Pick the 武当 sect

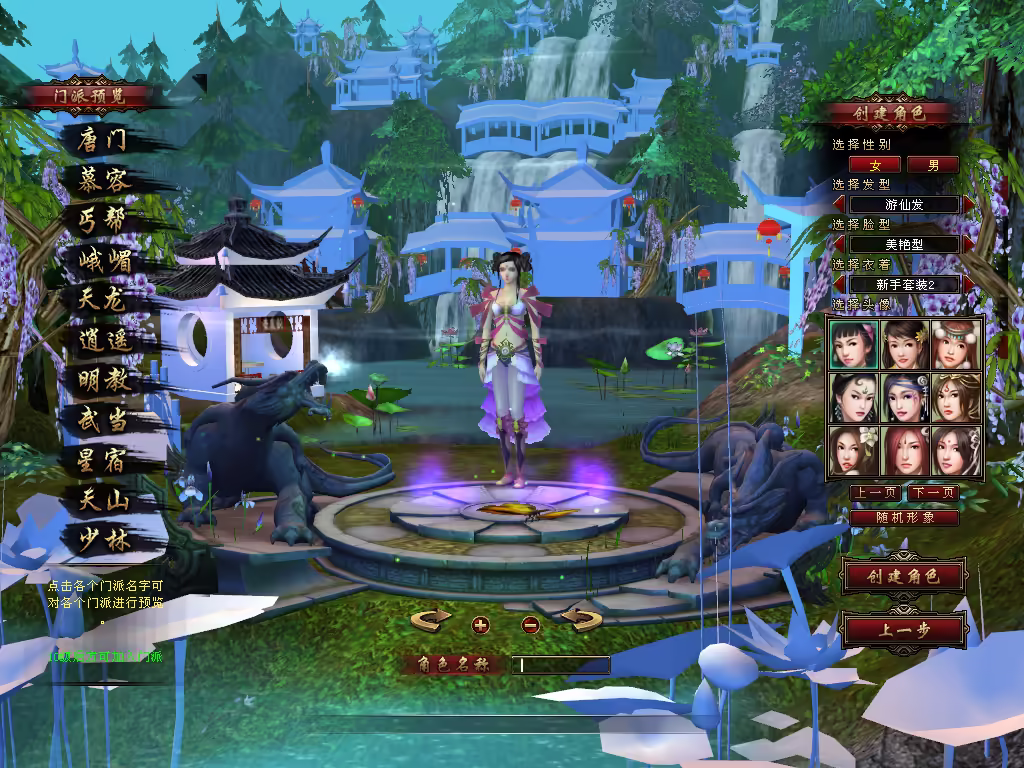[x=103, y=420]
